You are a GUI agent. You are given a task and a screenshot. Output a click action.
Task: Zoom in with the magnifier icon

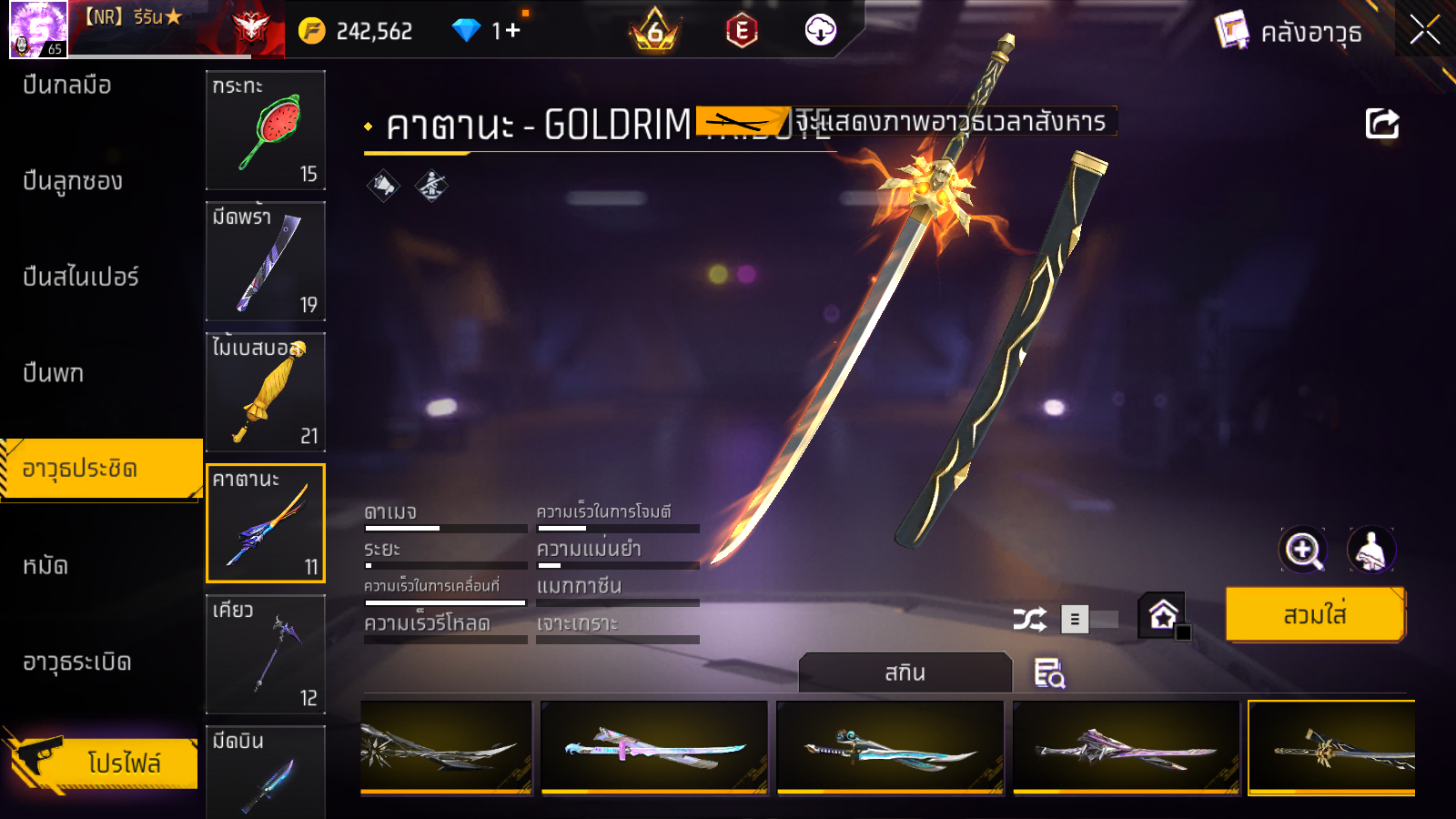[1302, 550]
